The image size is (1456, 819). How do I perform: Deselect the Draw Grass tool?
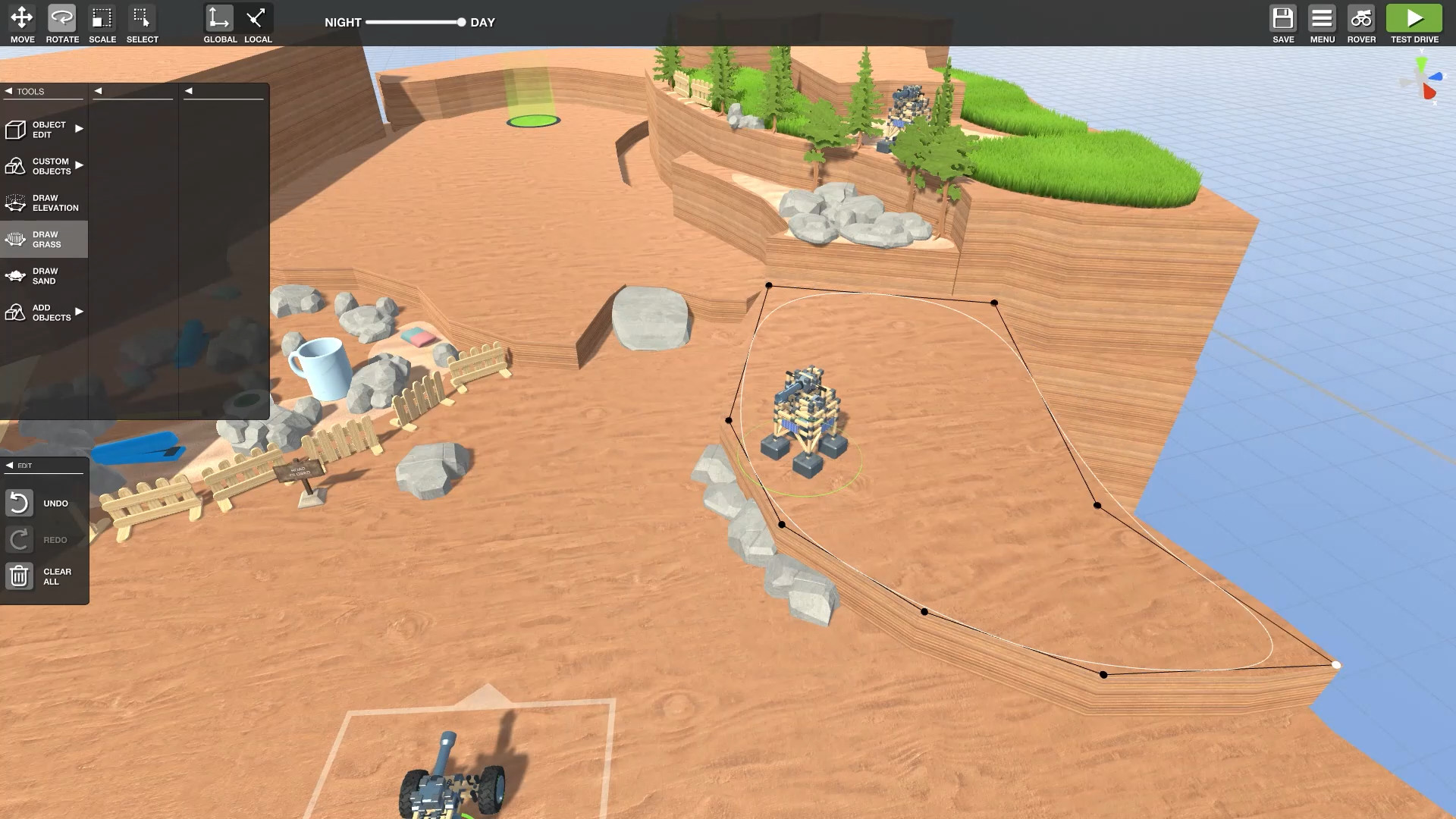[43, 239]
